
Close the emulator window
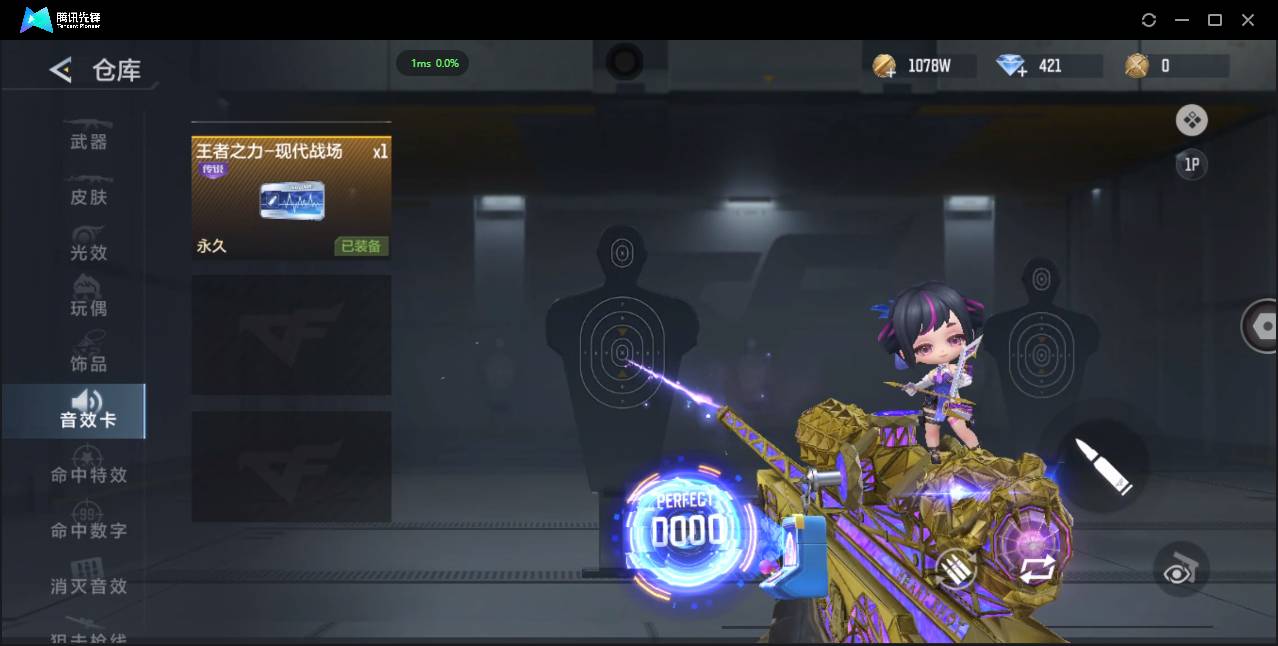click(1248, 20)
